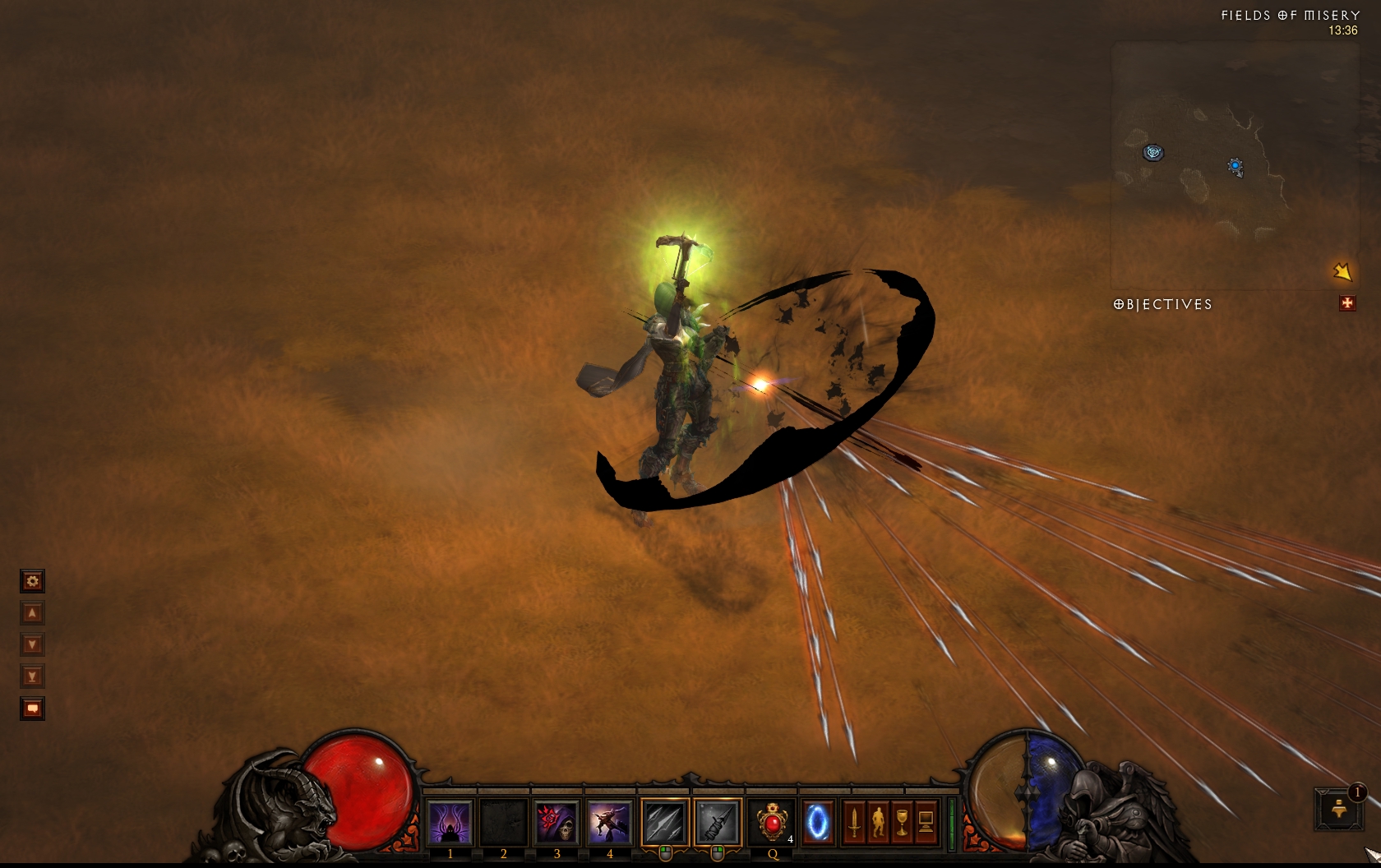
Task: Select the bound arrow secondary skill
Action: tap(718, 822)
